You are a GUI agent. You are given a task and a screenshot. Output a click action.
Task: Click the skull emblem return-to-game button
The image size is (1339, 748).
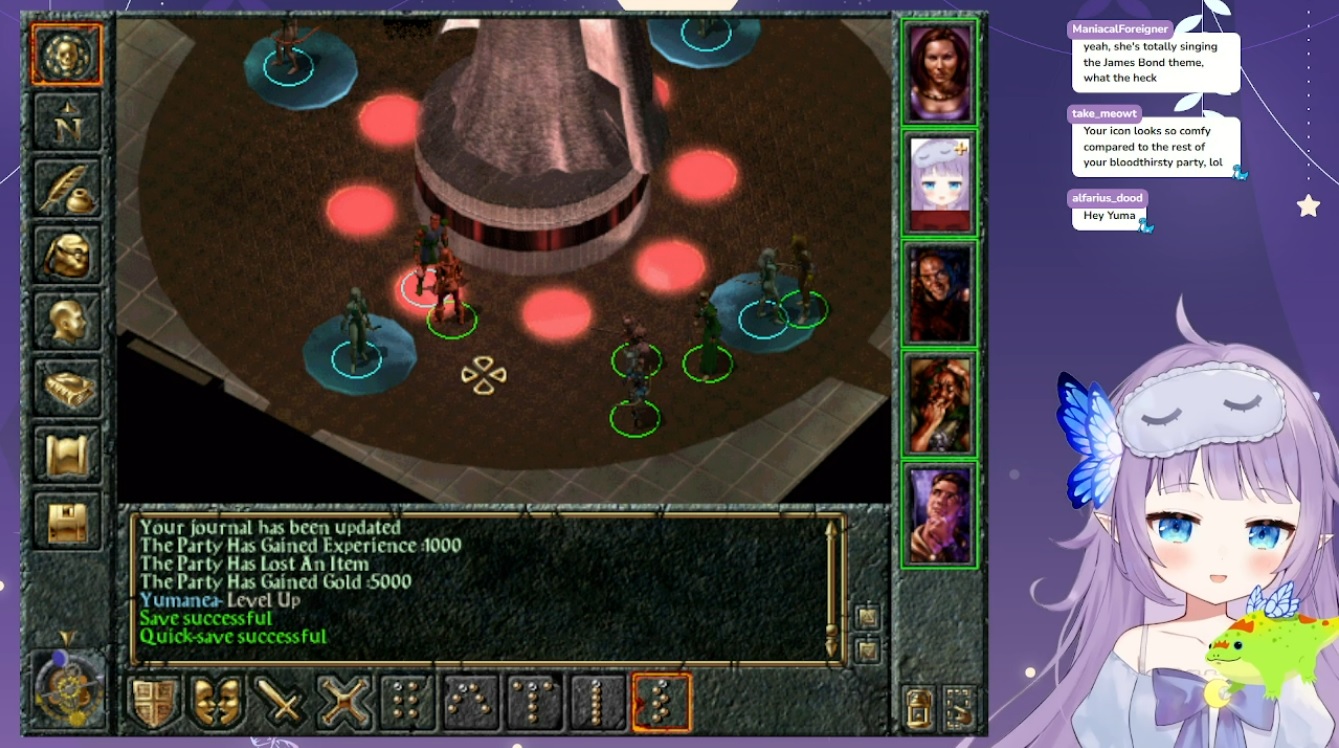point(67,54)
